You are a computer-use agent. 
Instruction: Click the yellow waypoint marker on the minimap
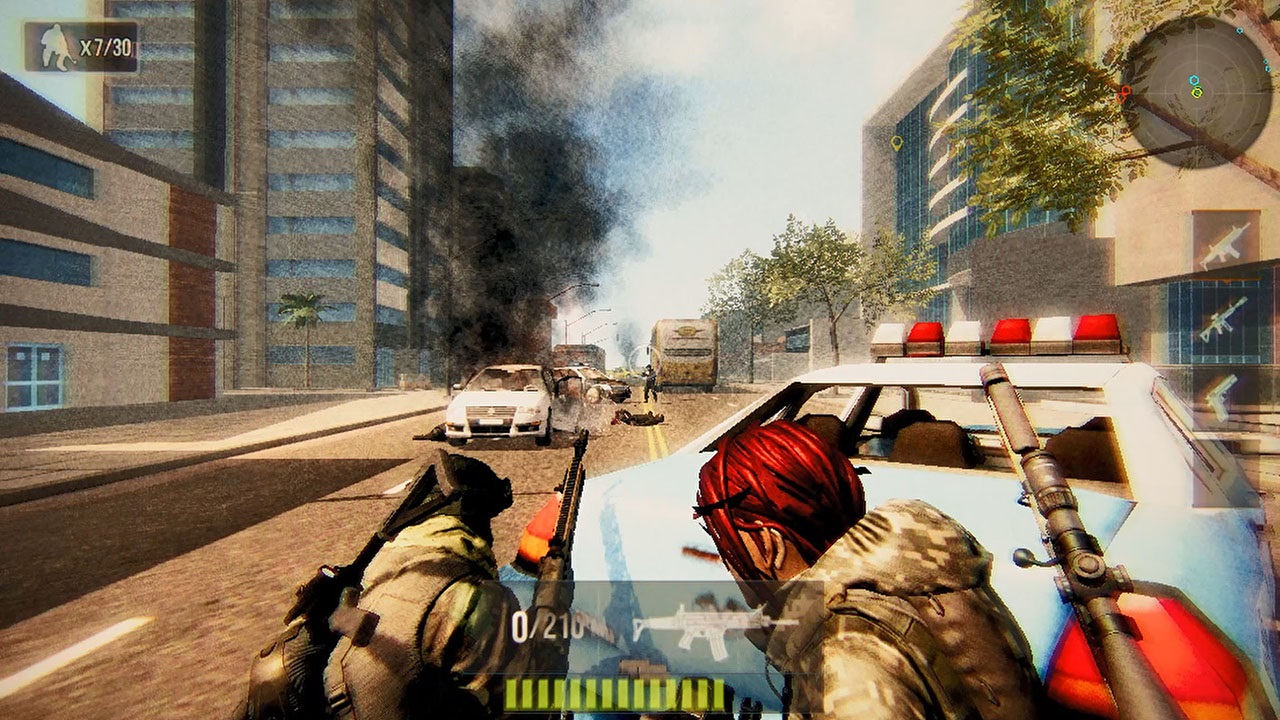(x=1197, y=94)
